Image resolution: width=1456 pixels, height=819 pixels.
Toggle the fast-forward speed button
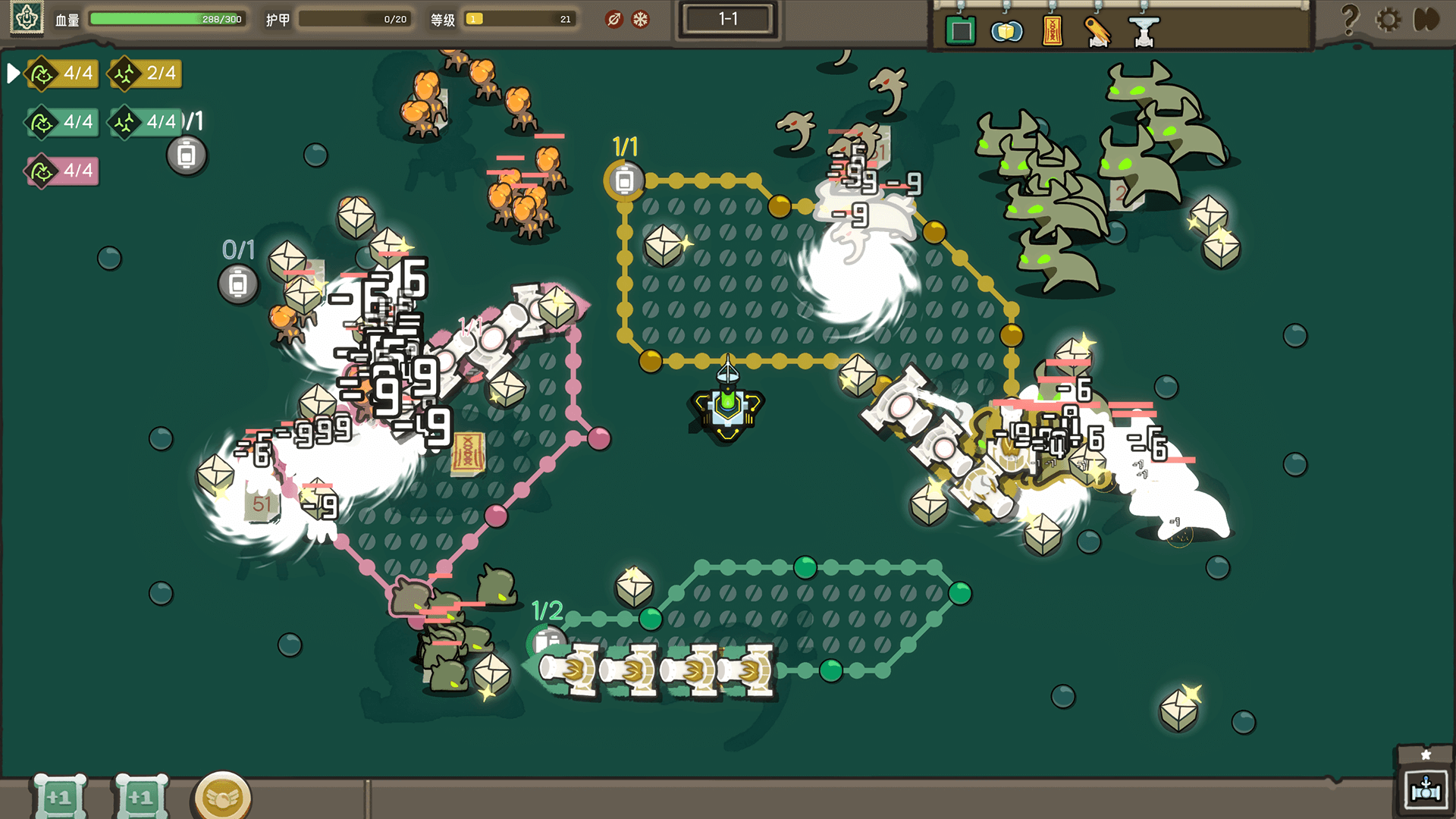coord(1426,19)
